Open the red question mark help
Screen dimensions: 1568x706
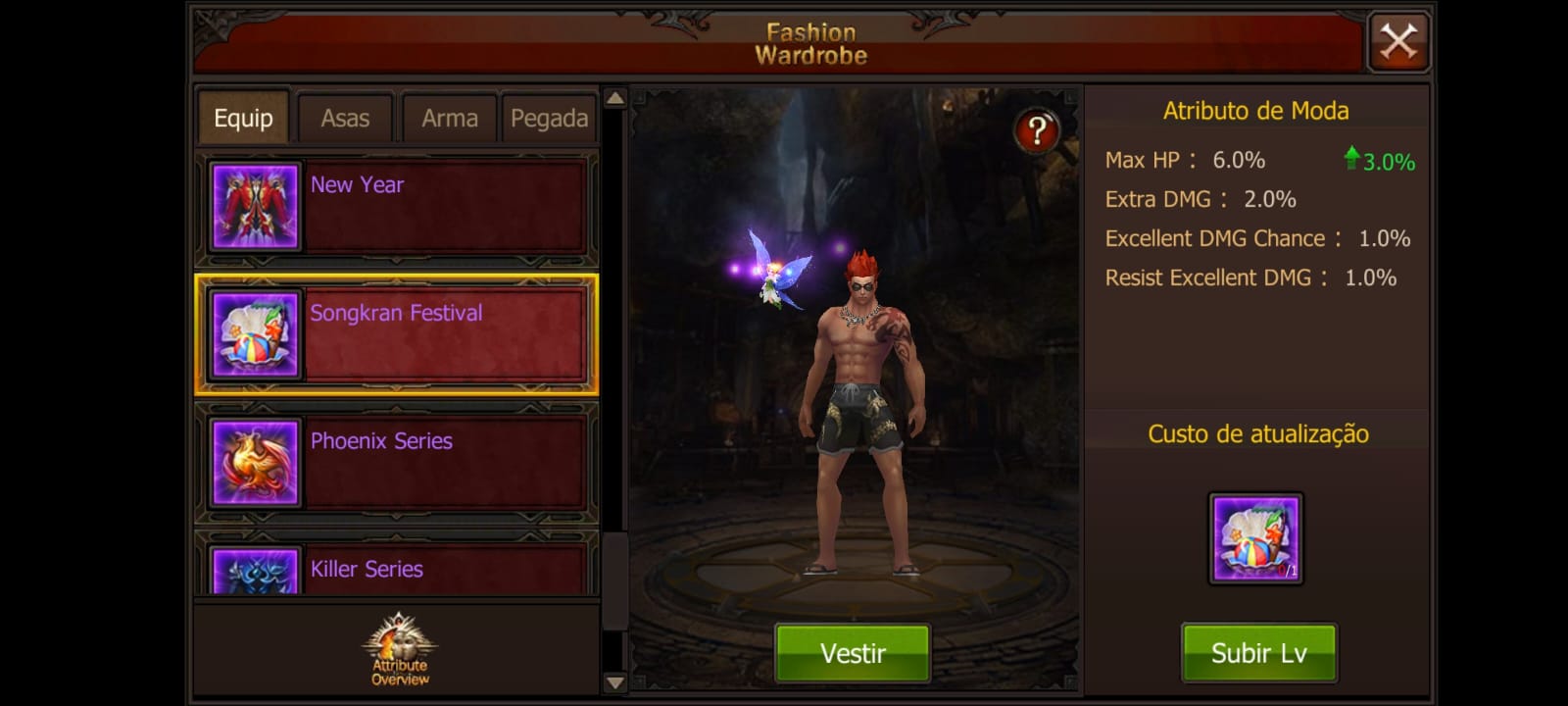pos(1036,129)
